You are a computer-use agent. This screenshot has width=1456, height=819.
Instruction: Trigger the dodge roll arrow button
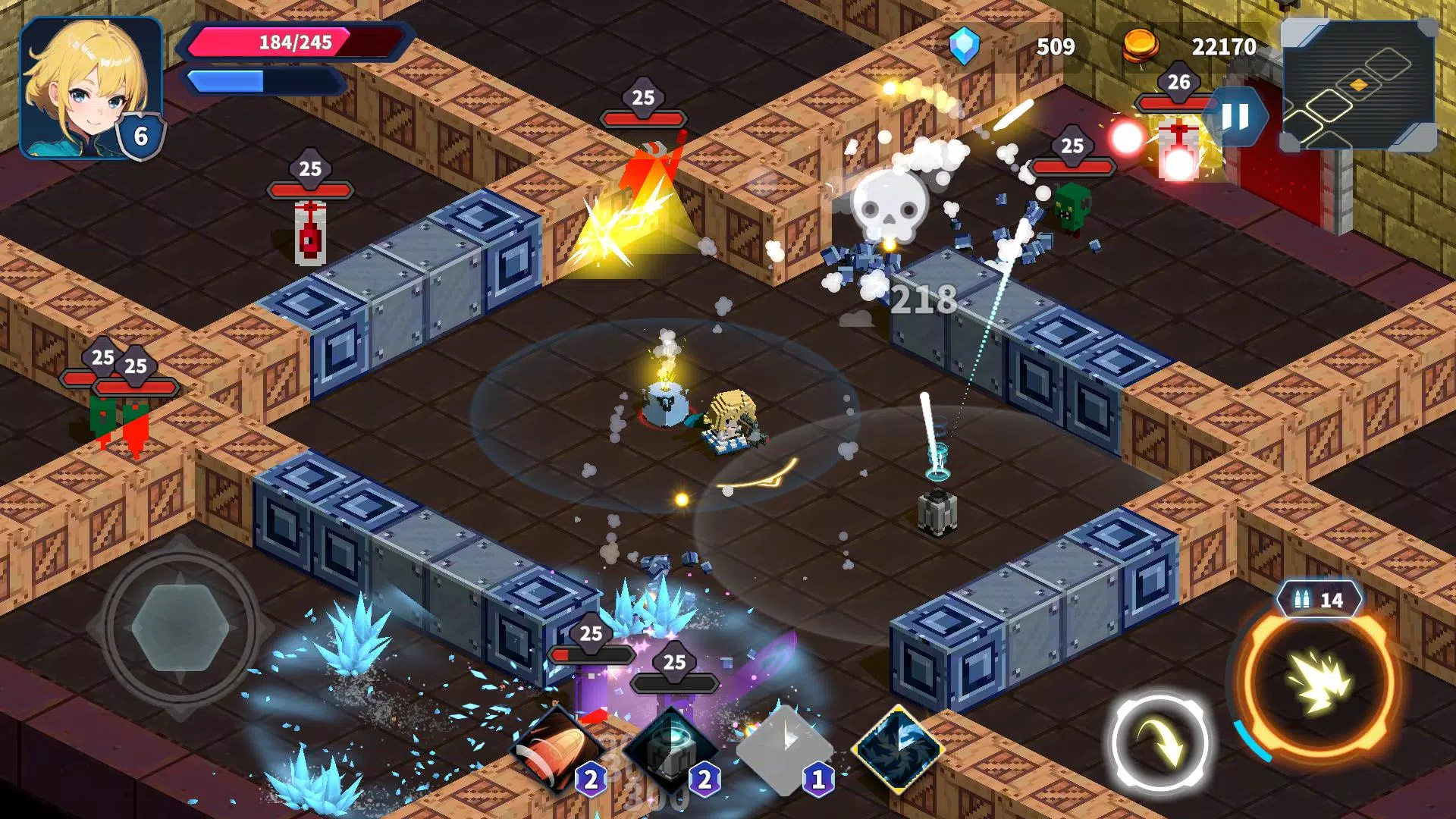(1160, 743)
